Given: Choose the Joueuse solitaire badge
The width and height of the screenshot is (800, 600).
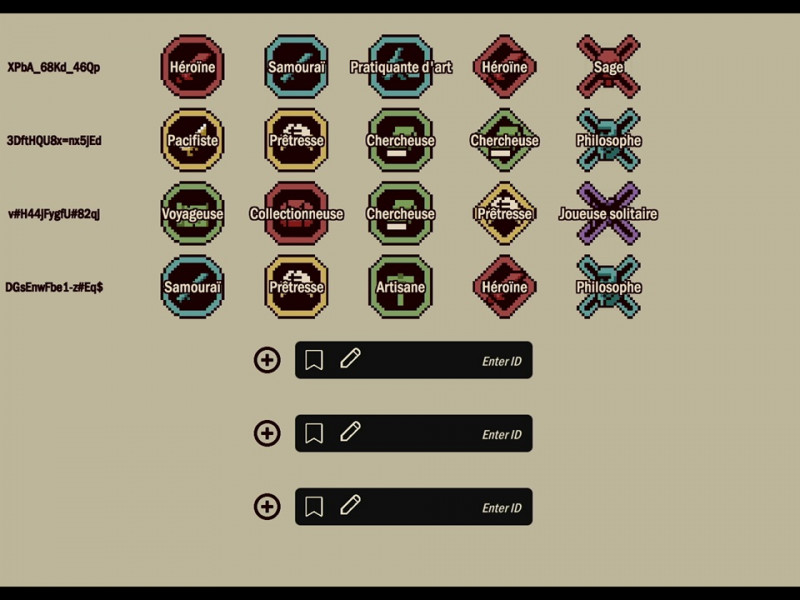Looking at the screenshot, I should pyautogui.click(x=608, y=213).
